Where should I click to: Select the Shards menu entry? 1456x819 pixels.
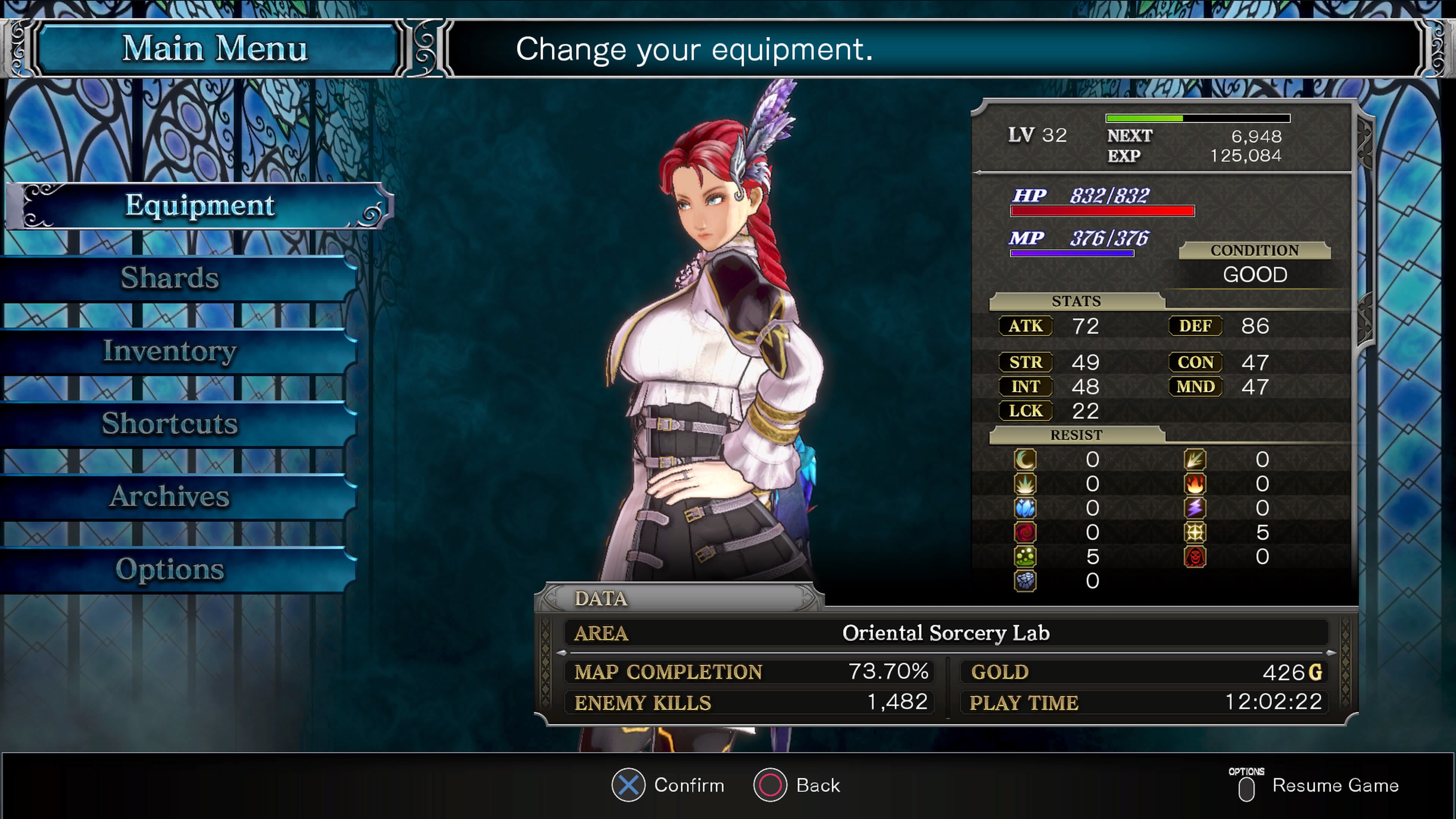(x=169, y=278)
